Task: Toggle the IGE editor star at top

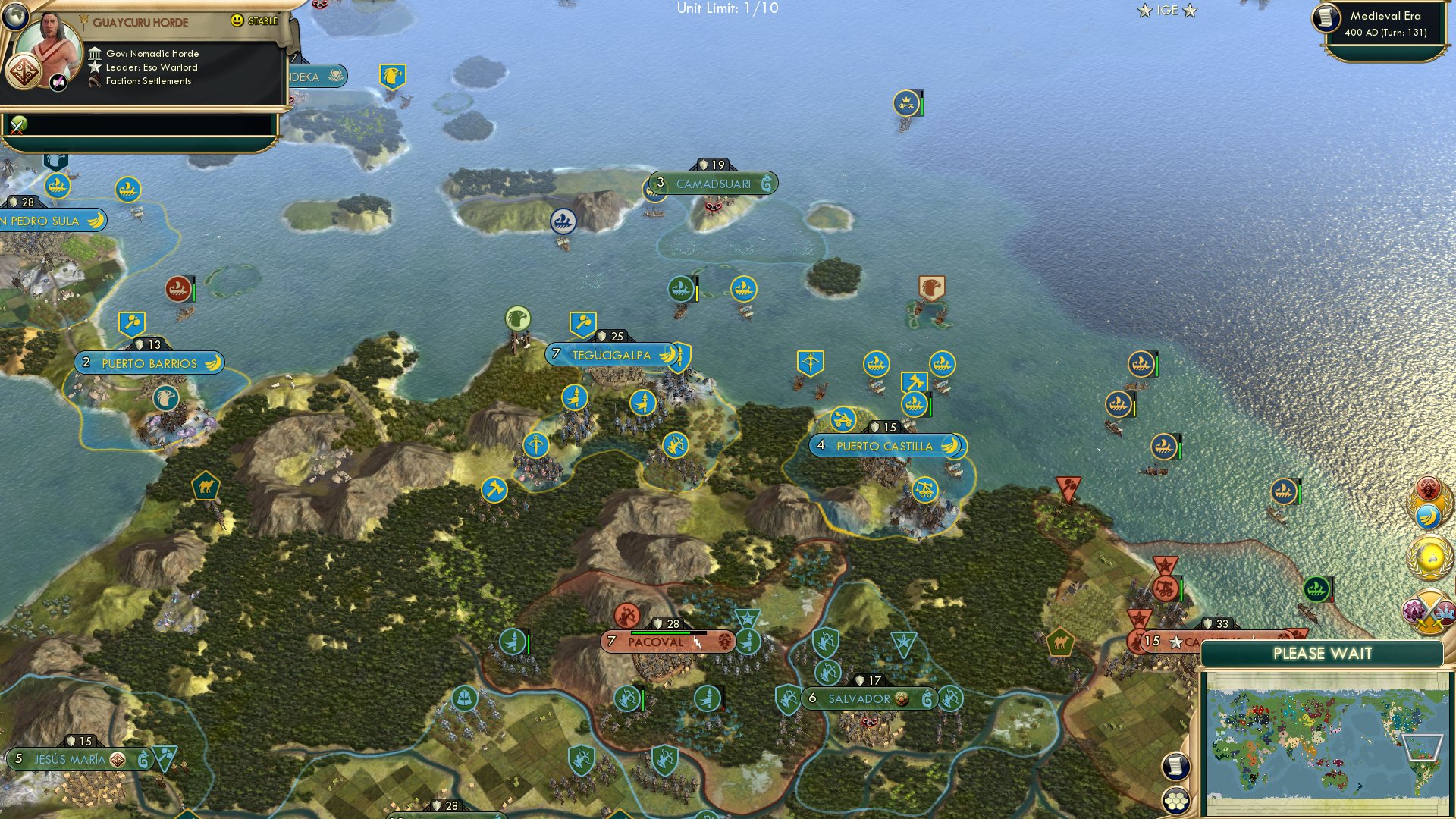Action: coord(1167,11)
